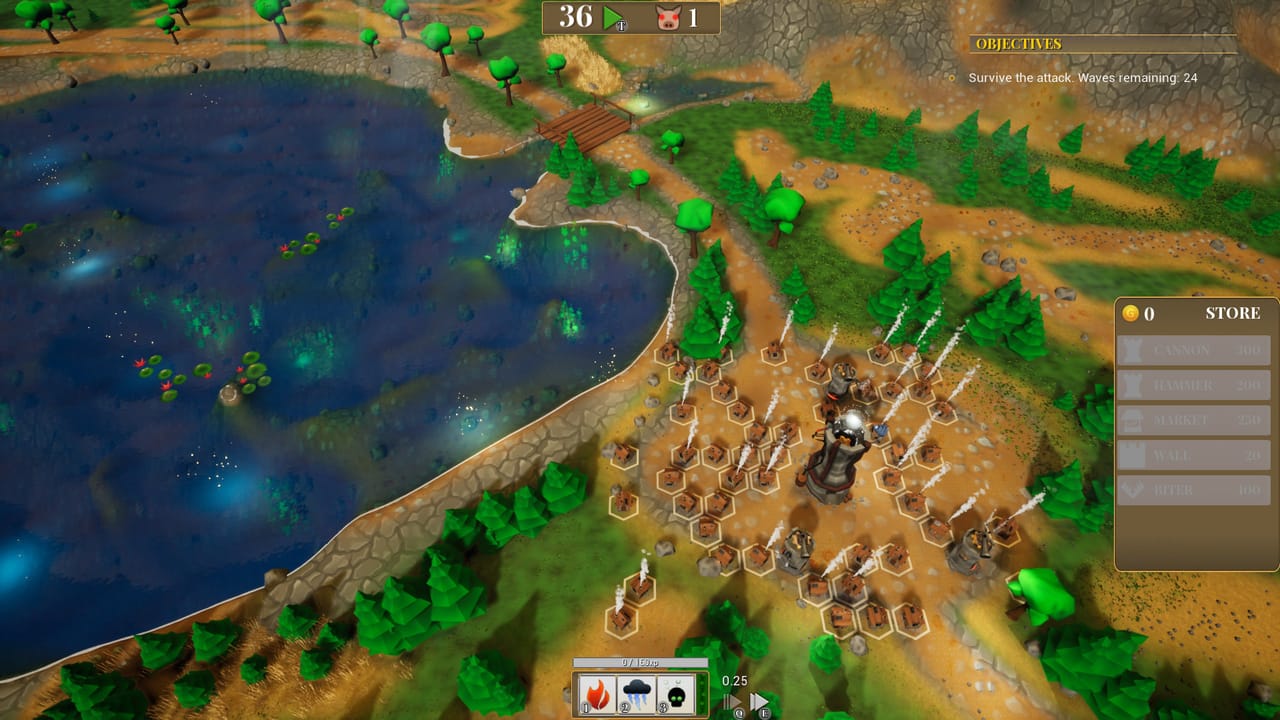
Task: Select the Wall icon in the store panel
Action: [1133, 455]
